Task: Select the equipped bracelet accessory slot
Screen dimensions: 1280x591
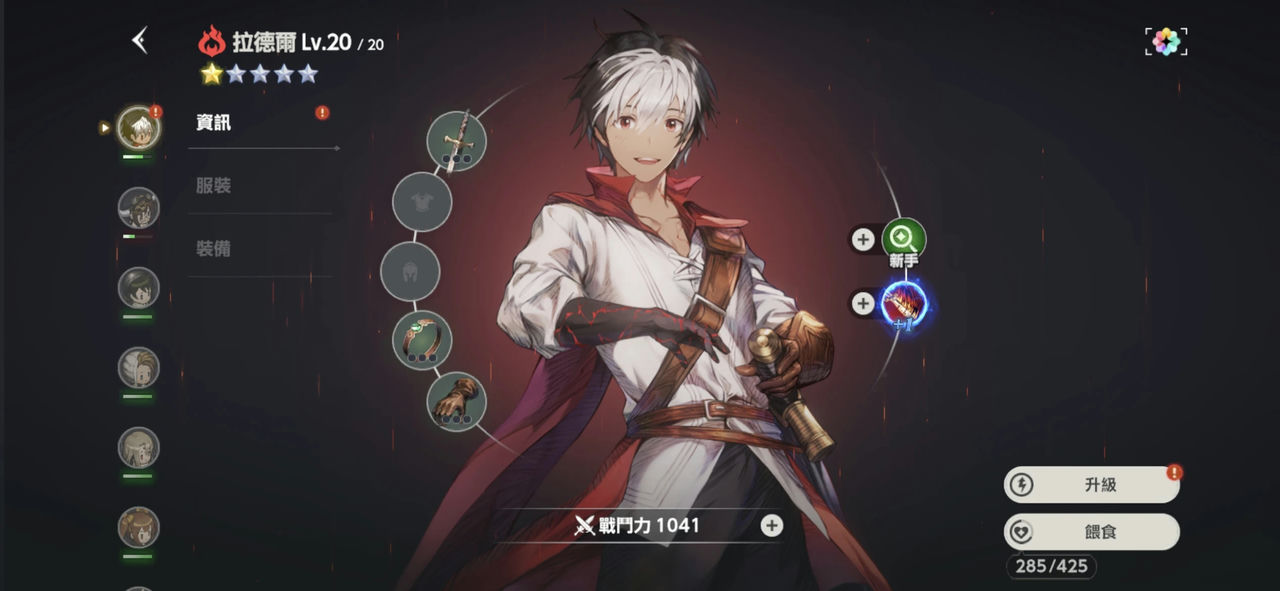Action: point(422,340)
